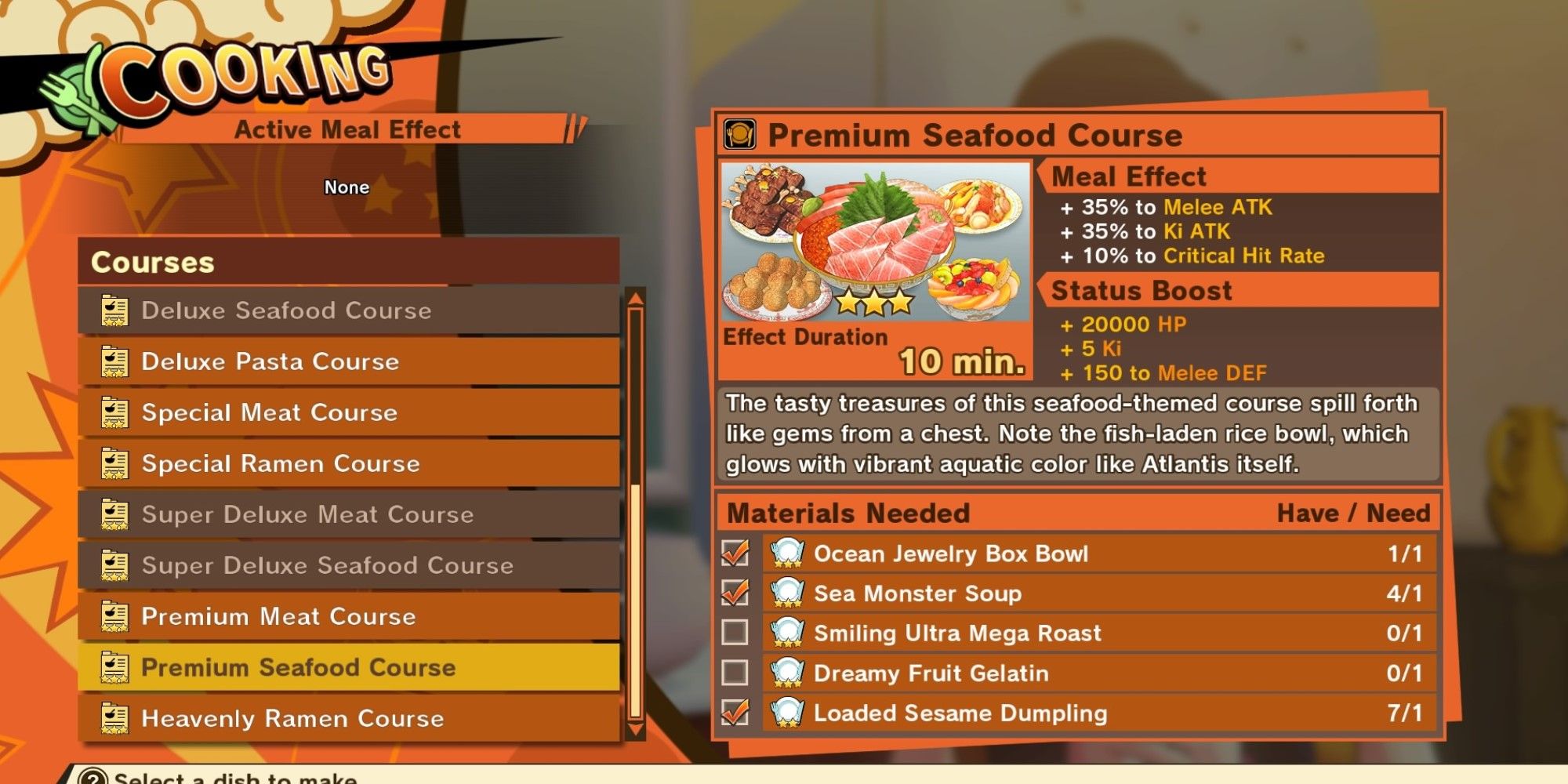Click the recipe icon beside Deluxe Seafood Course
This screenshot has width=1568, height=784.
coord(116,310)
